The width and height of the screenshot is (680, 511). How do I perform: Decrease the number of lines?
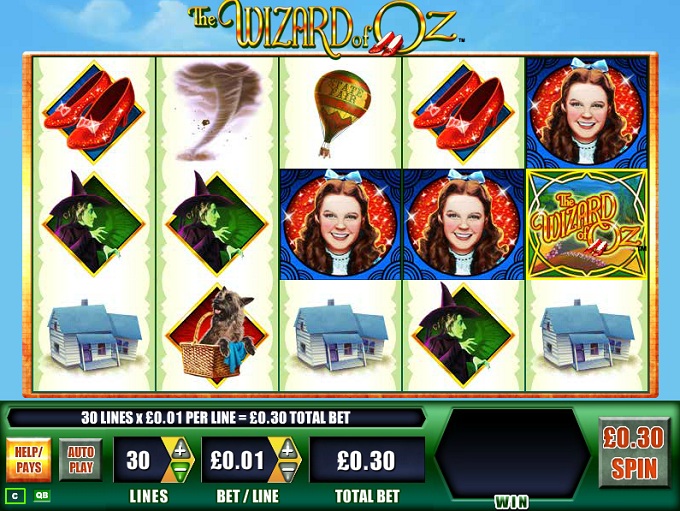(181, 471)
